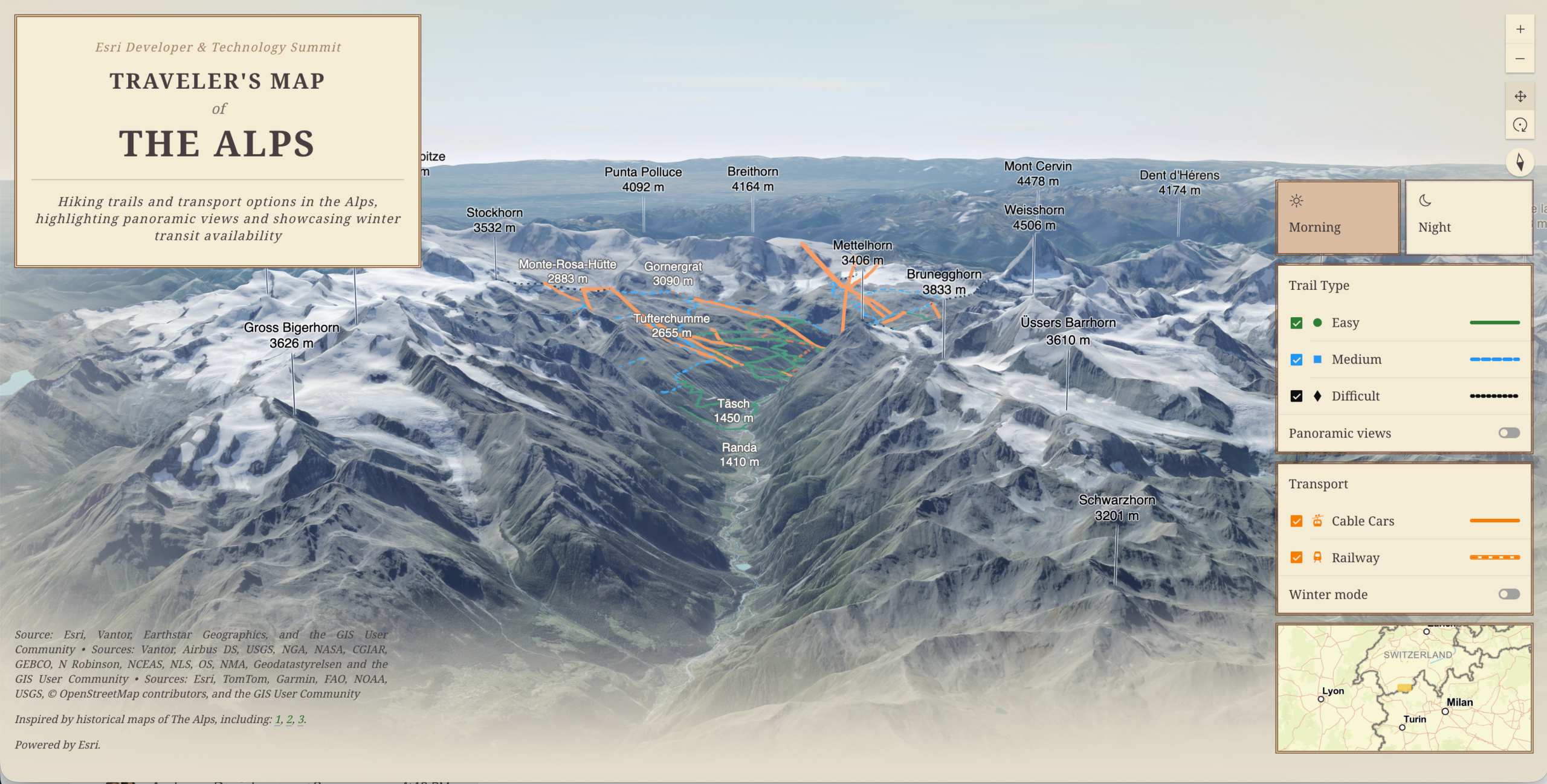Open historical map link 3
The width and height of the screenshot is (1547, 784).
(x=300, y=719)
